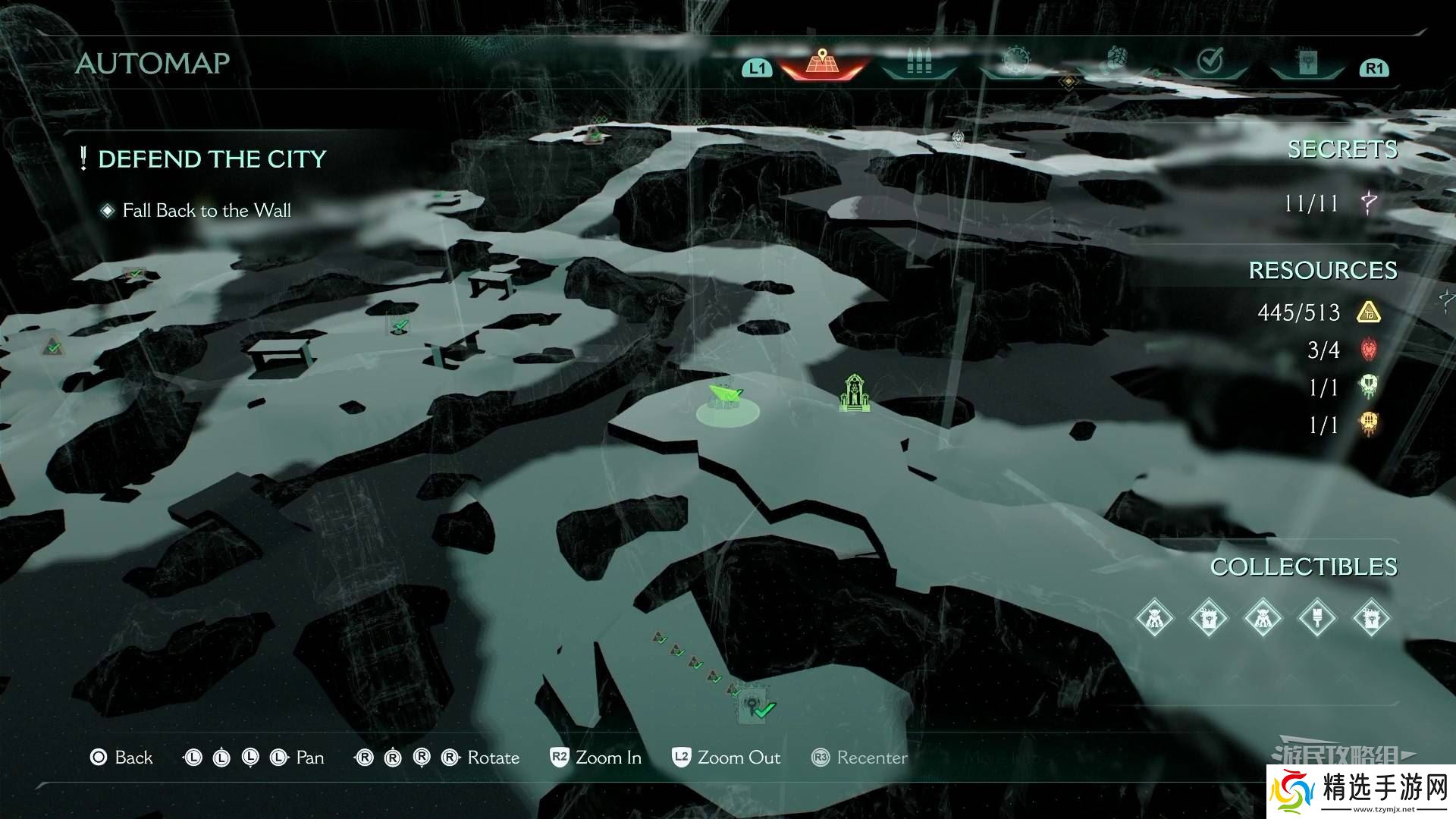Viewport: 1456px width, 819px height.
Task: Click the gold diamond waypoint marker
Action: pos(1068,81)
